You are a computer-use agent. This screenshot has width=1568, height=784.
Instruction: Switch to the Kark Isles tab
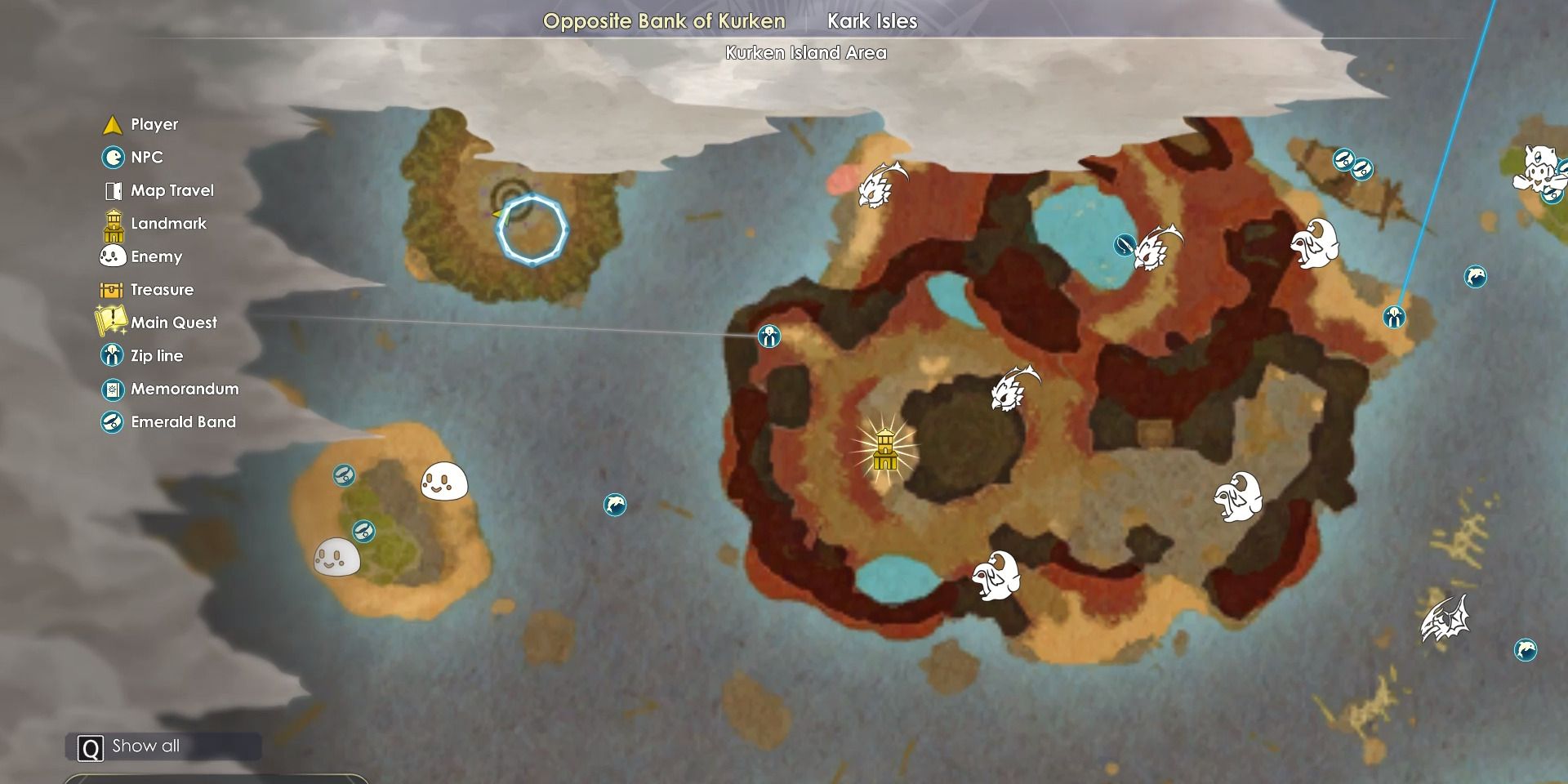tap(871, 21)
